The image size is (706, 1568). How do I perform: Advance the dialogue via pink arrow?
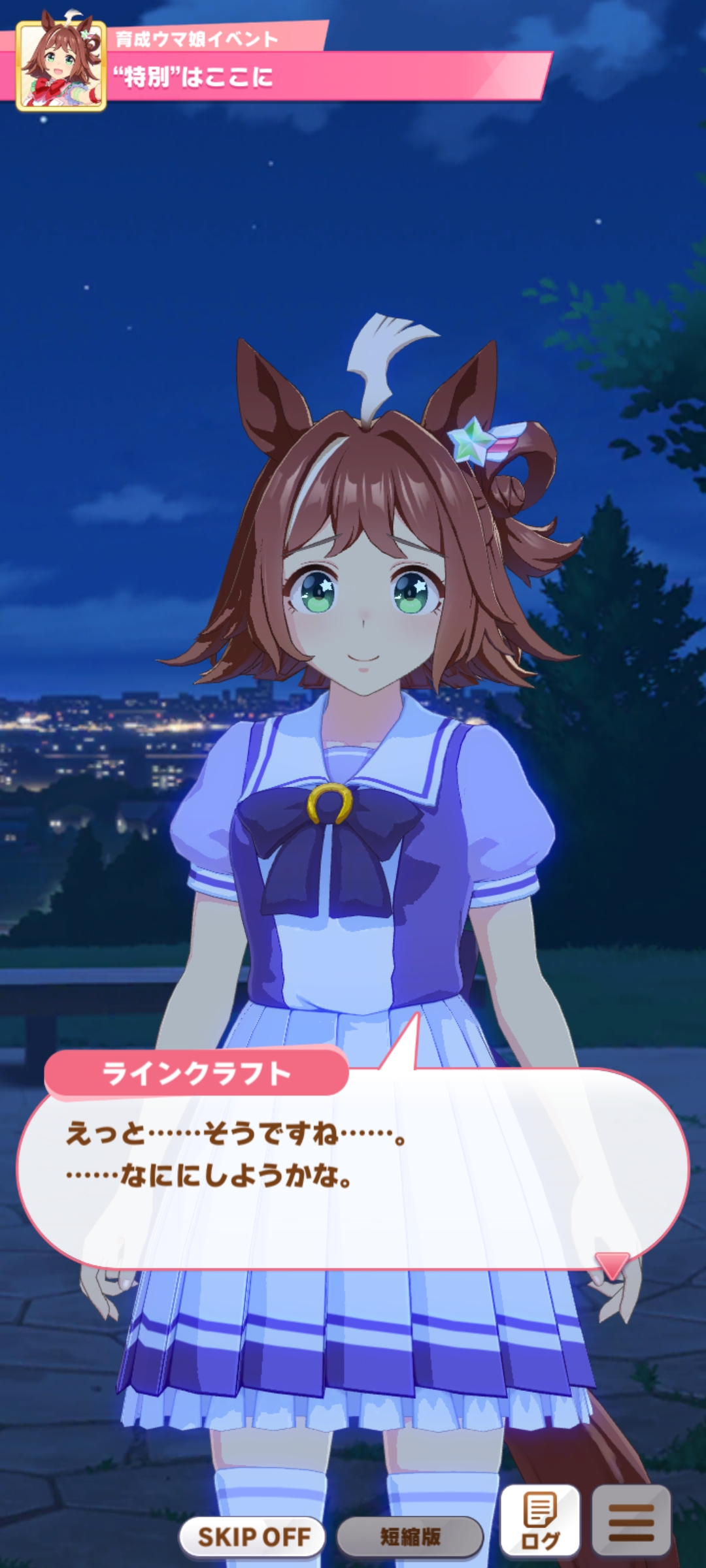click(x=613, y=1266)
